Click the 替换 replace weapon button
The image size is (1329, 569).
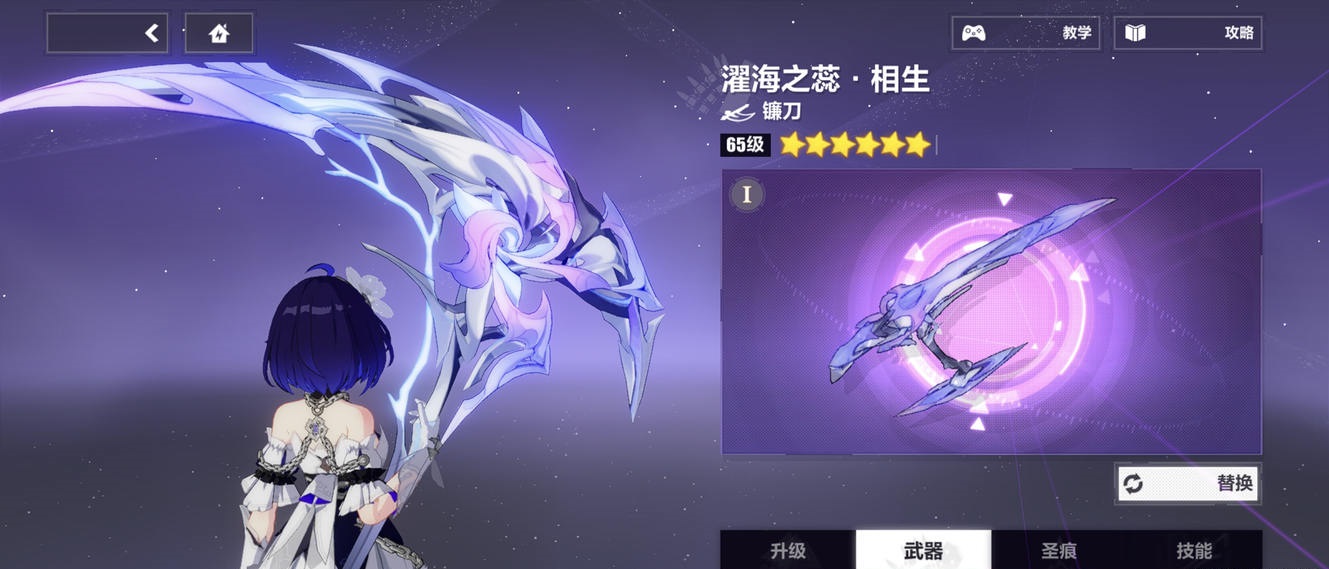(1188, 484)
